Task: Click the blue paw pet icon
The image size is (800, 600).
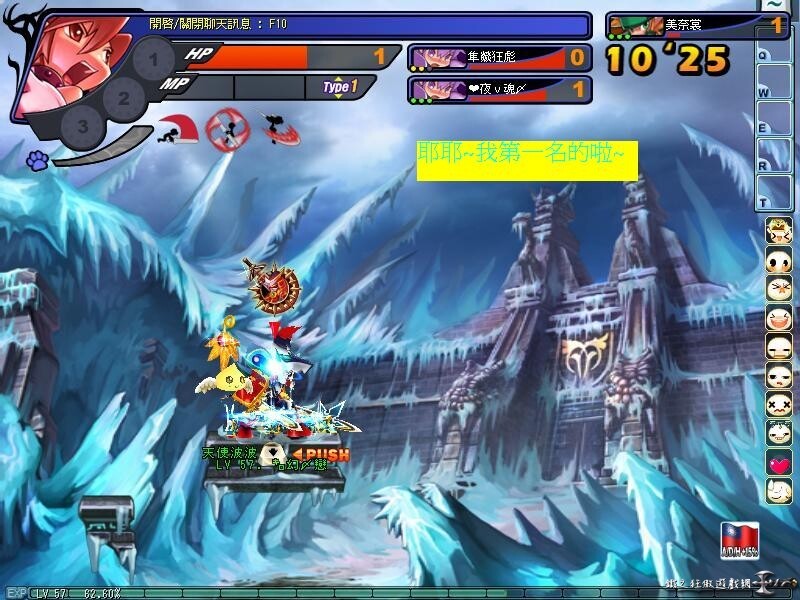Action: coord(38,159)
